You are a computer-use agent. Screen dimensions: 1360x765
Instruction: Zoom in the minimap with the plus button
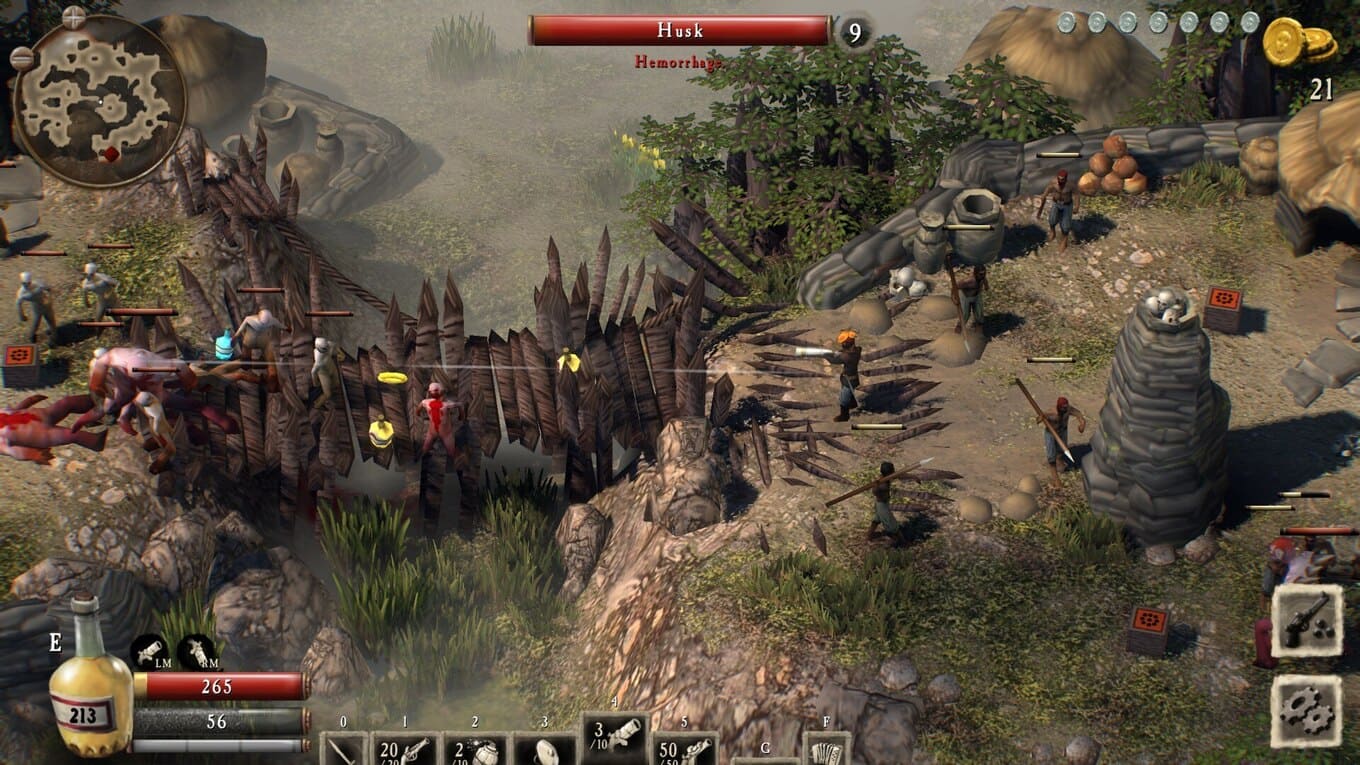pyautogui.click(x=74, y=17)
